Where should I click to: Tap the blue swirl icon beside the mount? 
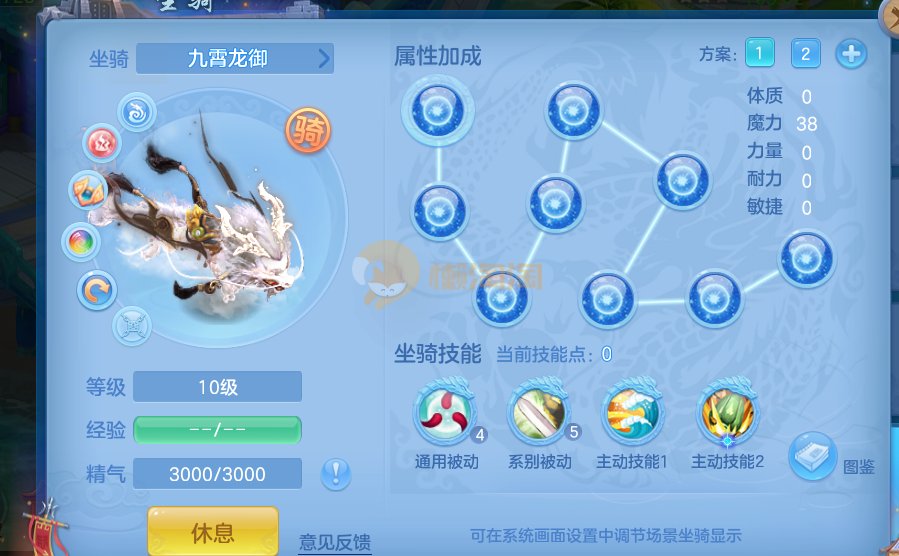tap(137, 111)
